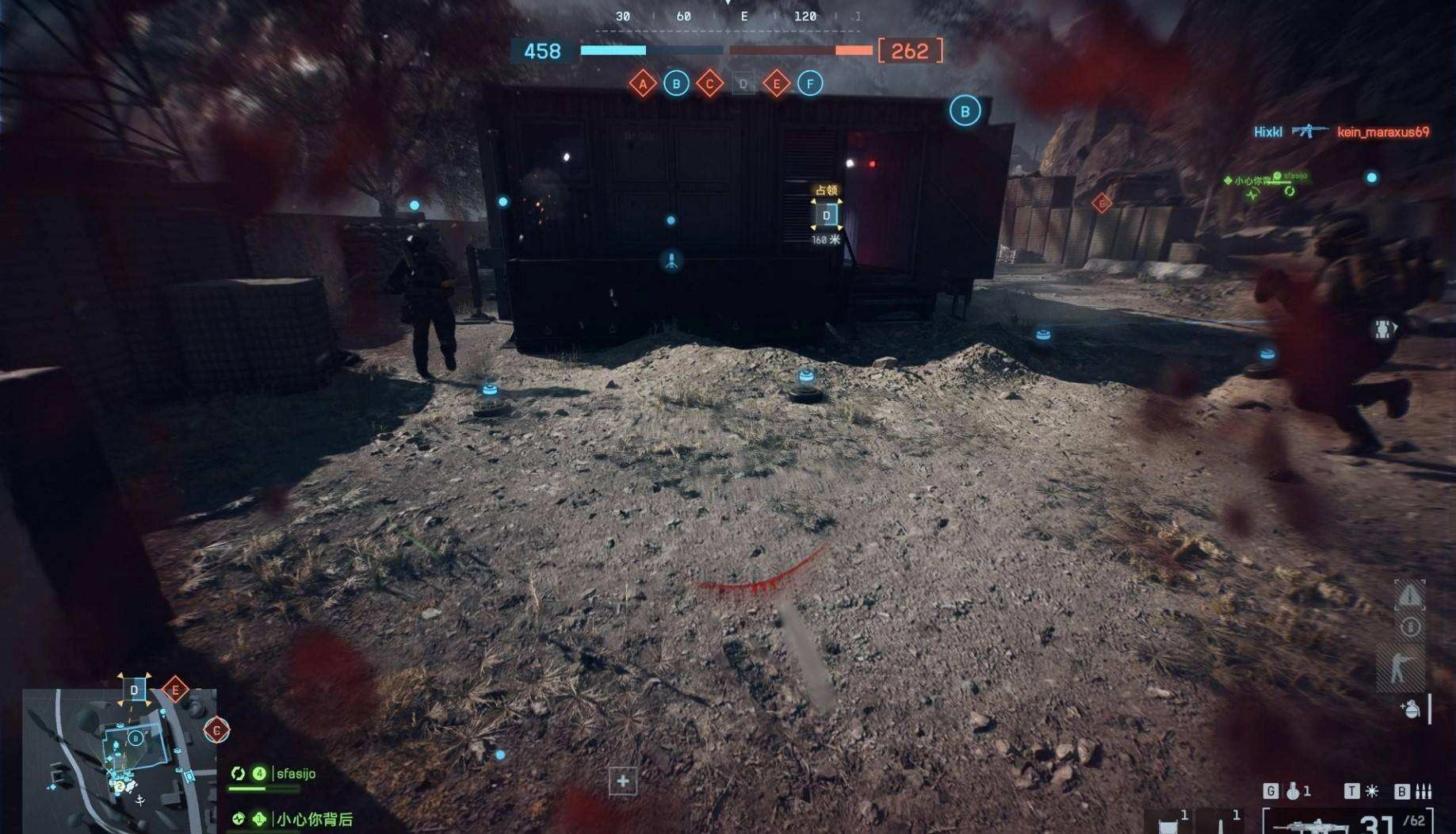Select objective A in the top flag bar
Screen dimensions: 1456x834
click(643, 83)
